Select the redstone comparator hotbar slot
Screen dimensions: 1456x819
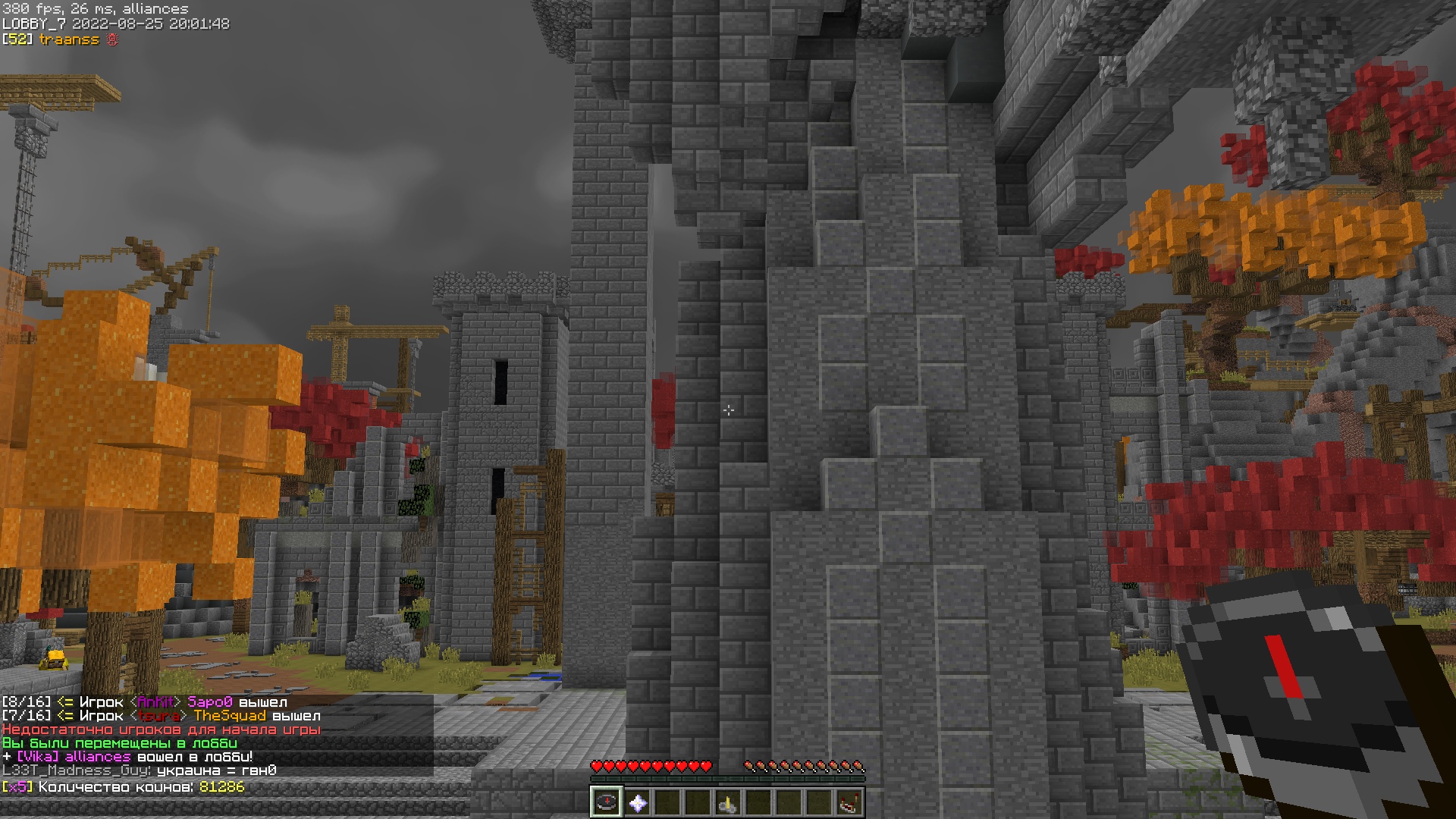point(849,802)
